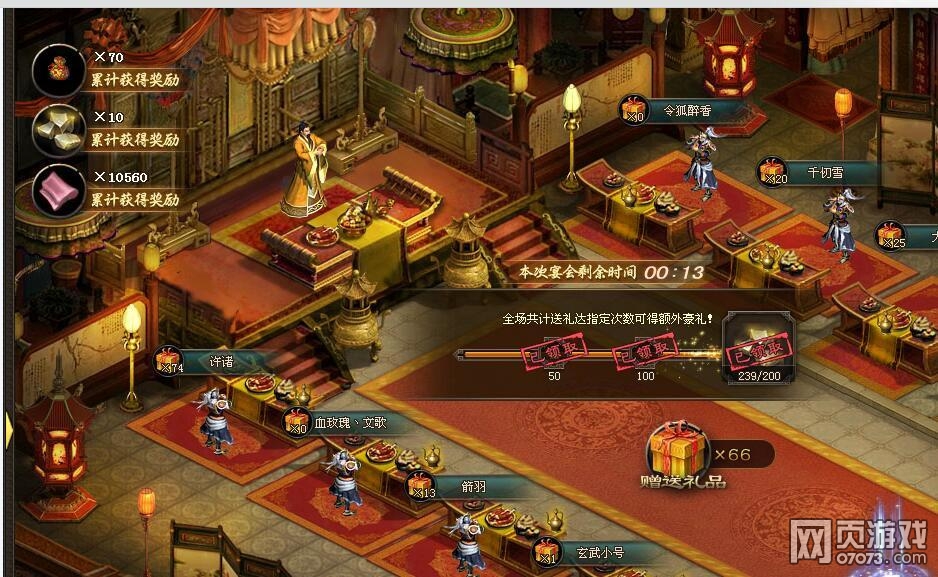Viewport: 938px width, 577px height.
Task: Expand the yellow arrow on the left edge
Action: [x=8, y=430]
